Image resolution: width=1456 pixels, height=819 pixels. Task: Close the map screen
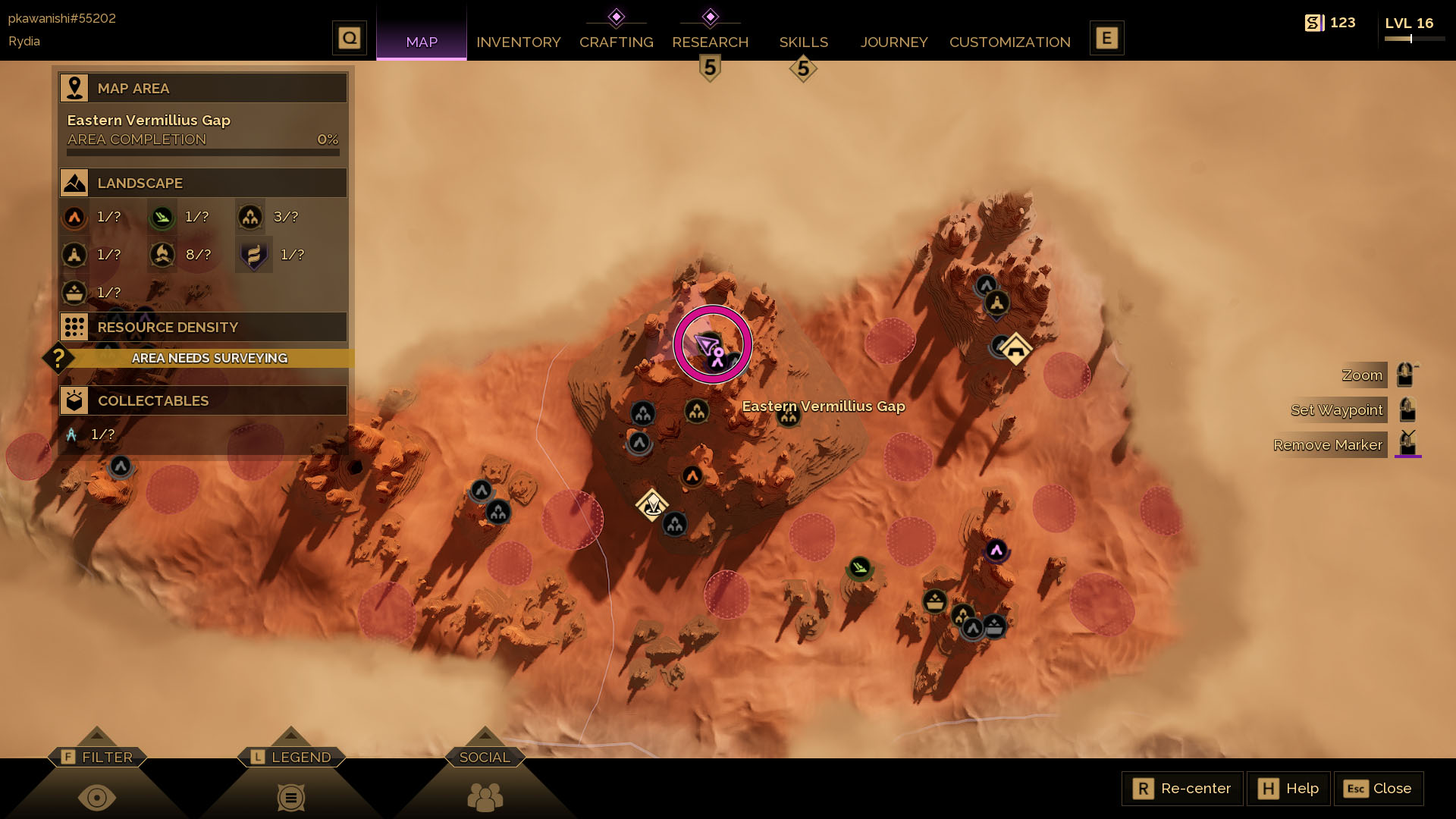(x=1378, y=789)
